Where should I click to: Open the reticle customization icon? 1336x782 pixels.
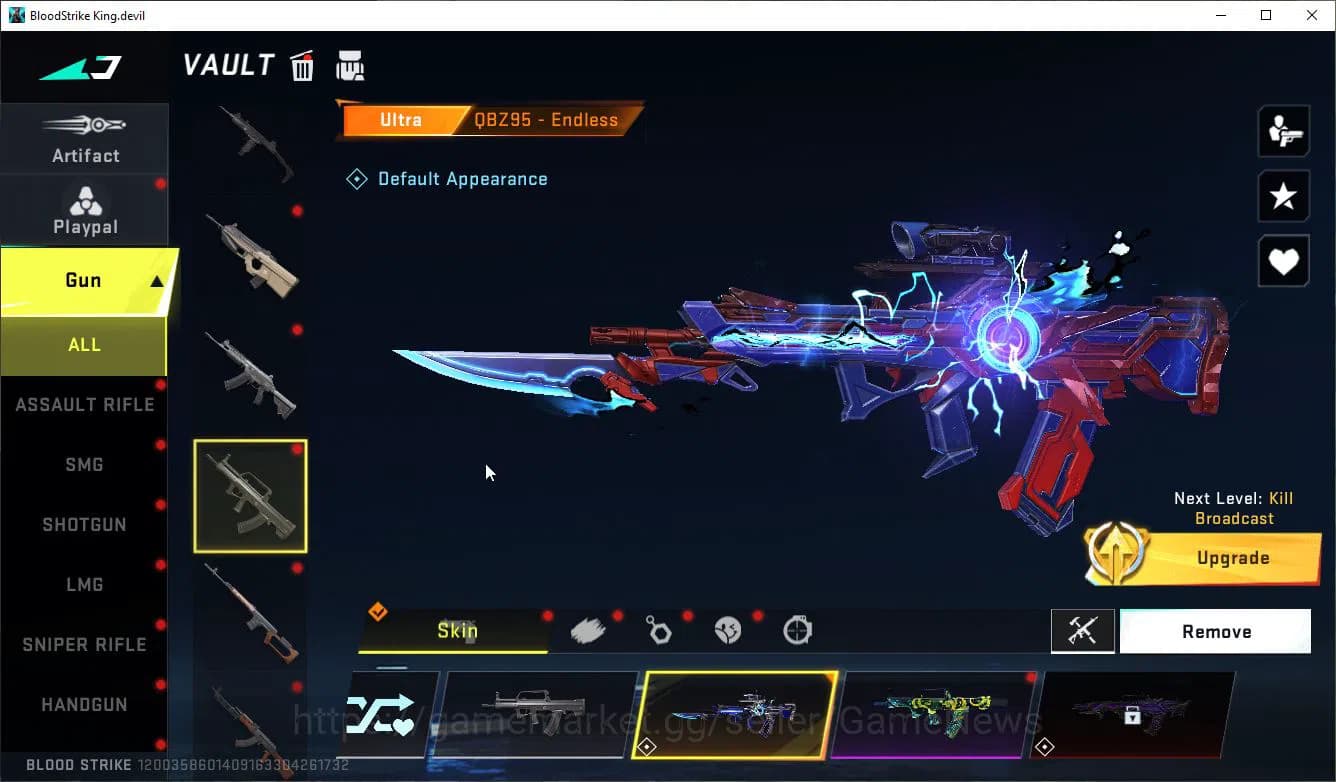[x=798, y=631]
